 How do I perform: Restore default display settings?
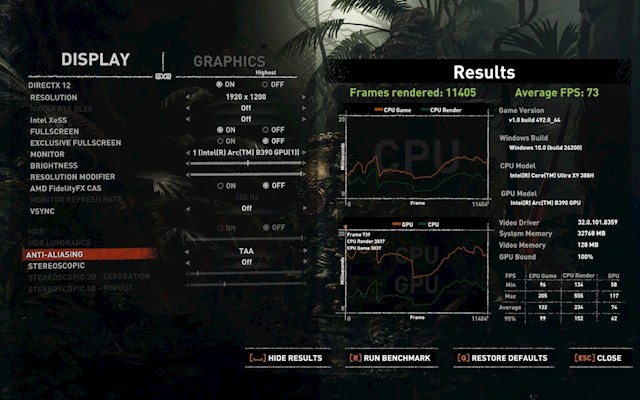tap(502, 357)
